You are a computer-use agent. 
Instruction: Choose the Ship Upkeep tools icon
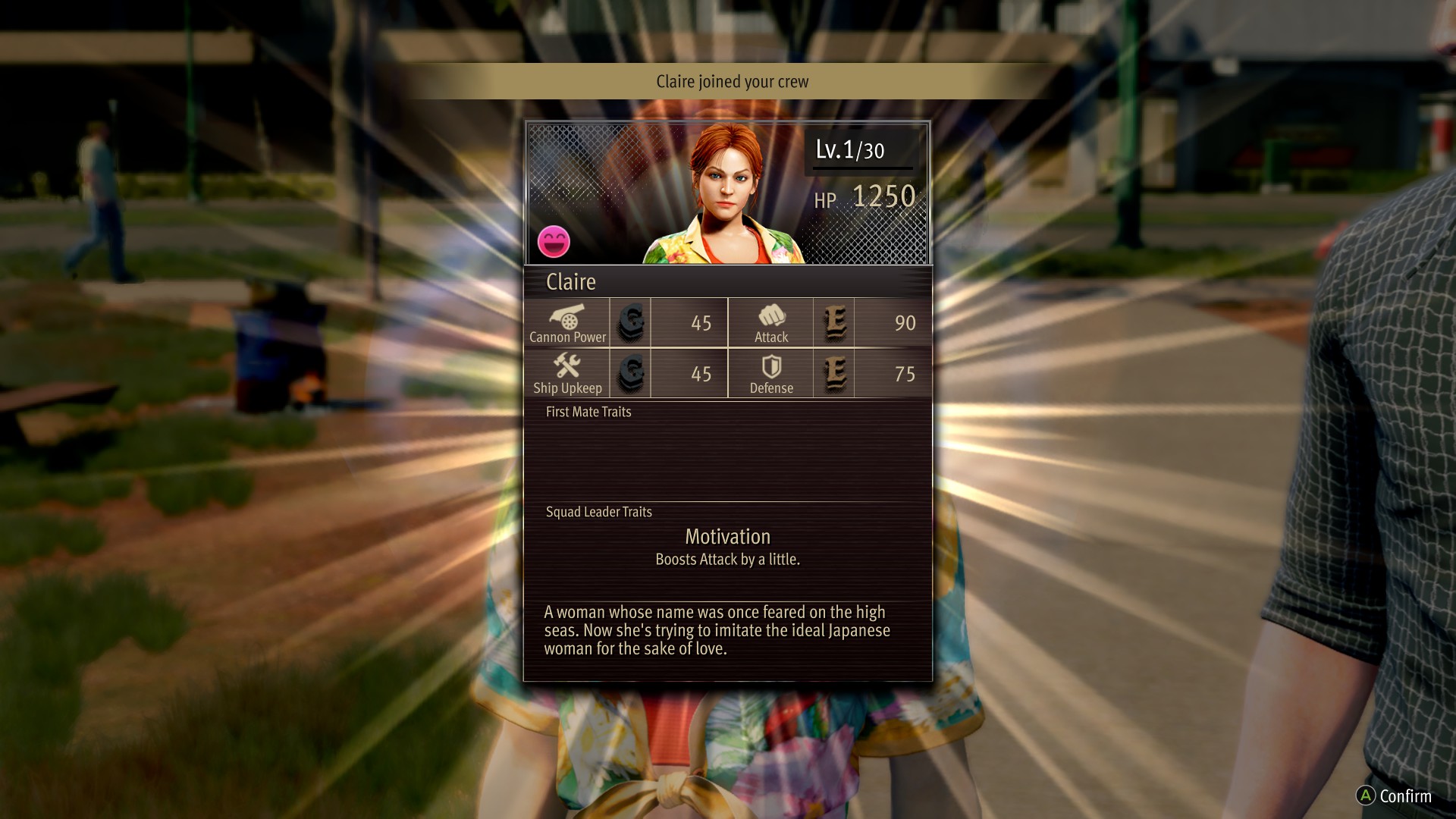(567, 366)
